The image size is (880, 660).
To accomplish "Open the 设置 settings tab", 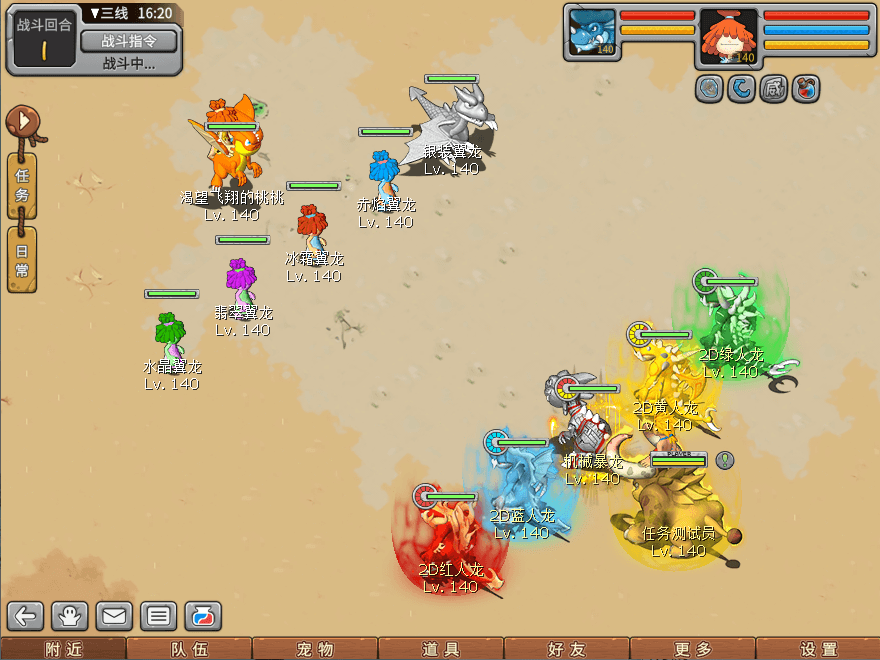I will pyautogui.click(x=818, y=649).
